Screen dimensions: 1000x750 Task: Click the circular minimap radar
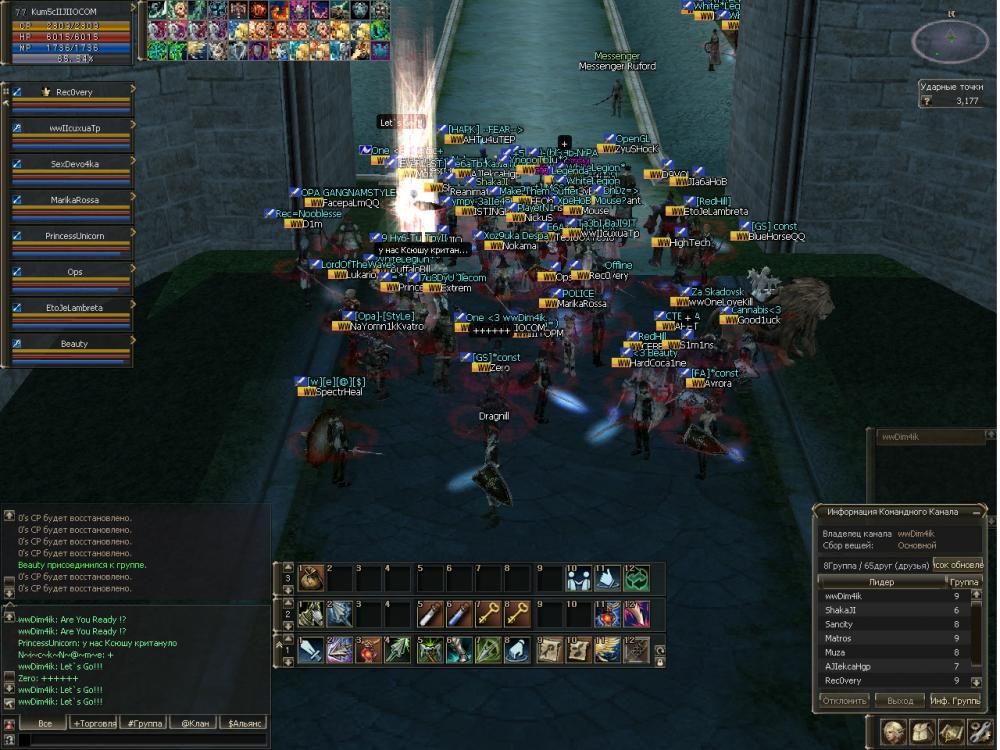pyautogui.click(x=950, y=39)
